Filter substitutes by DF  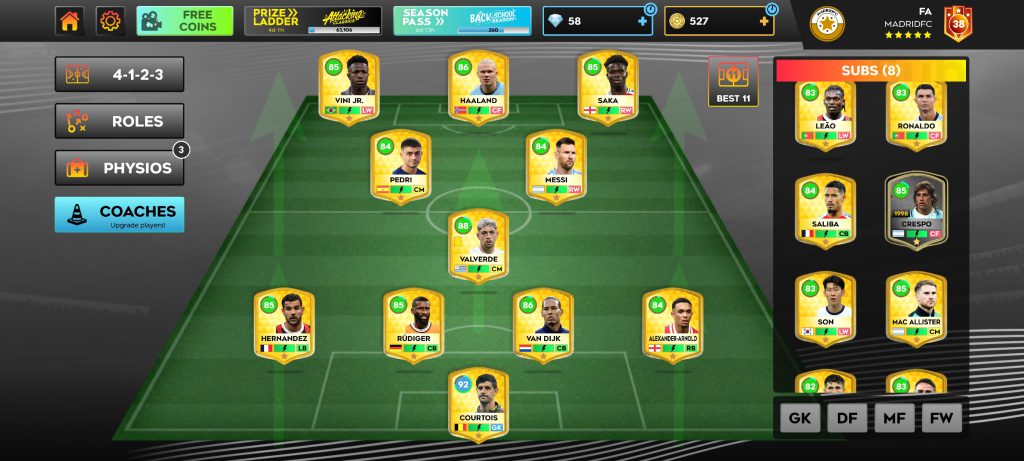click(x=847, y=419)
